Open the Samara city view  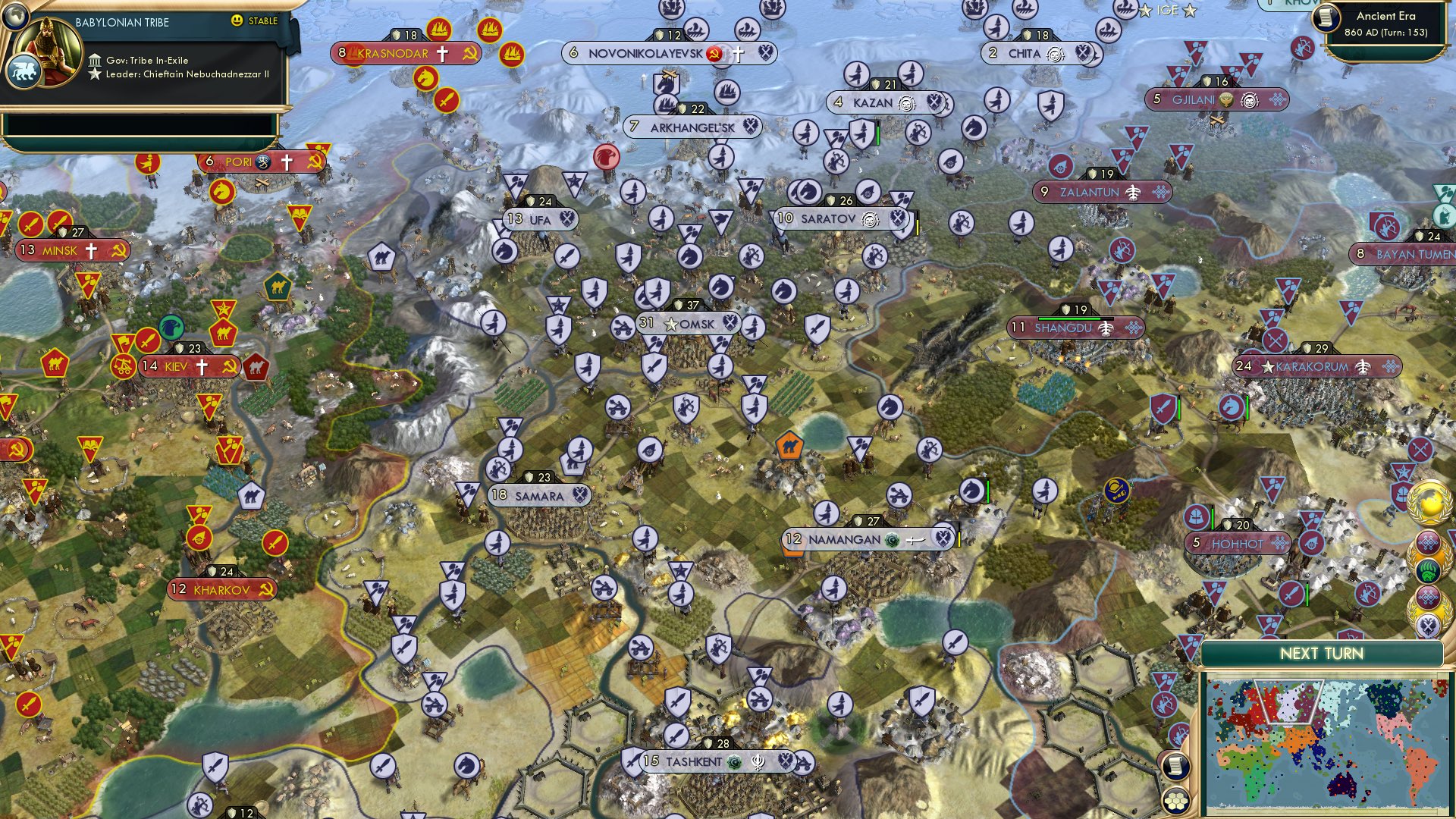click(x=540, y=494)
